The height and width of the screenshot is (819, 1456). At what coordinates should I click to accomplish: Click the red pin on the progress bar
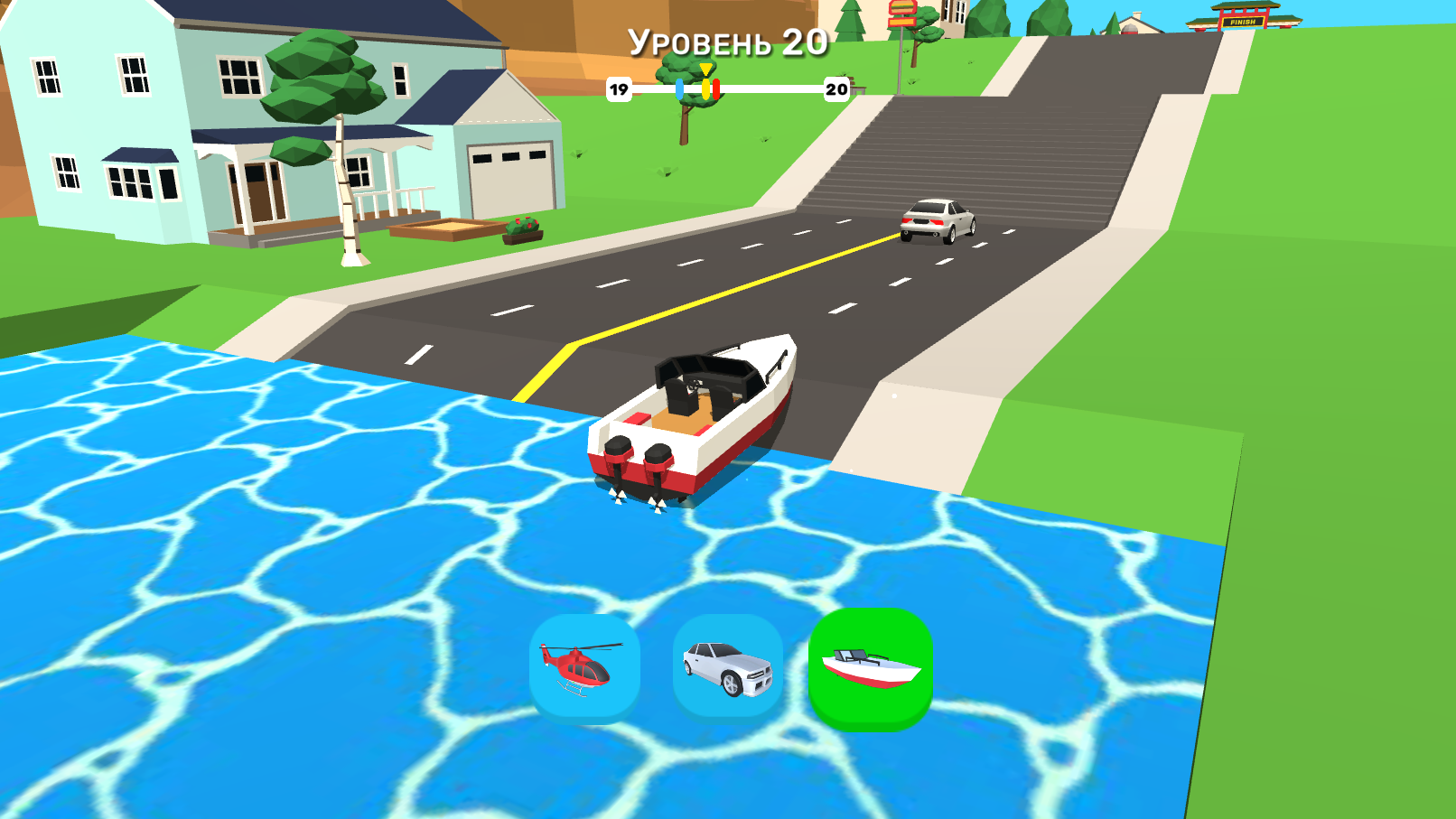click(x=716, y=88)
